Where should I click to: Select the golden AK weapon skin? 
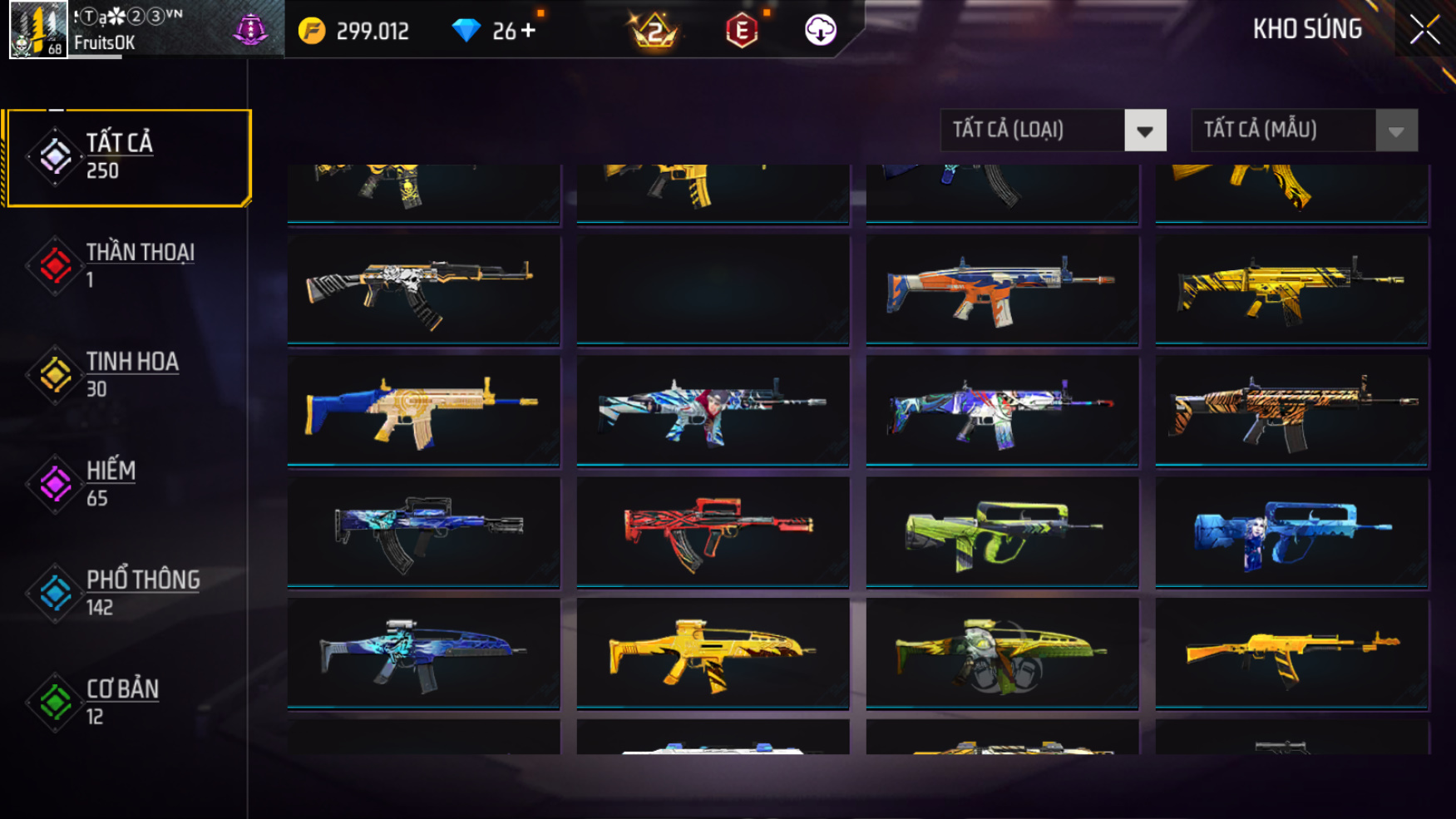tap(1291, 653)
